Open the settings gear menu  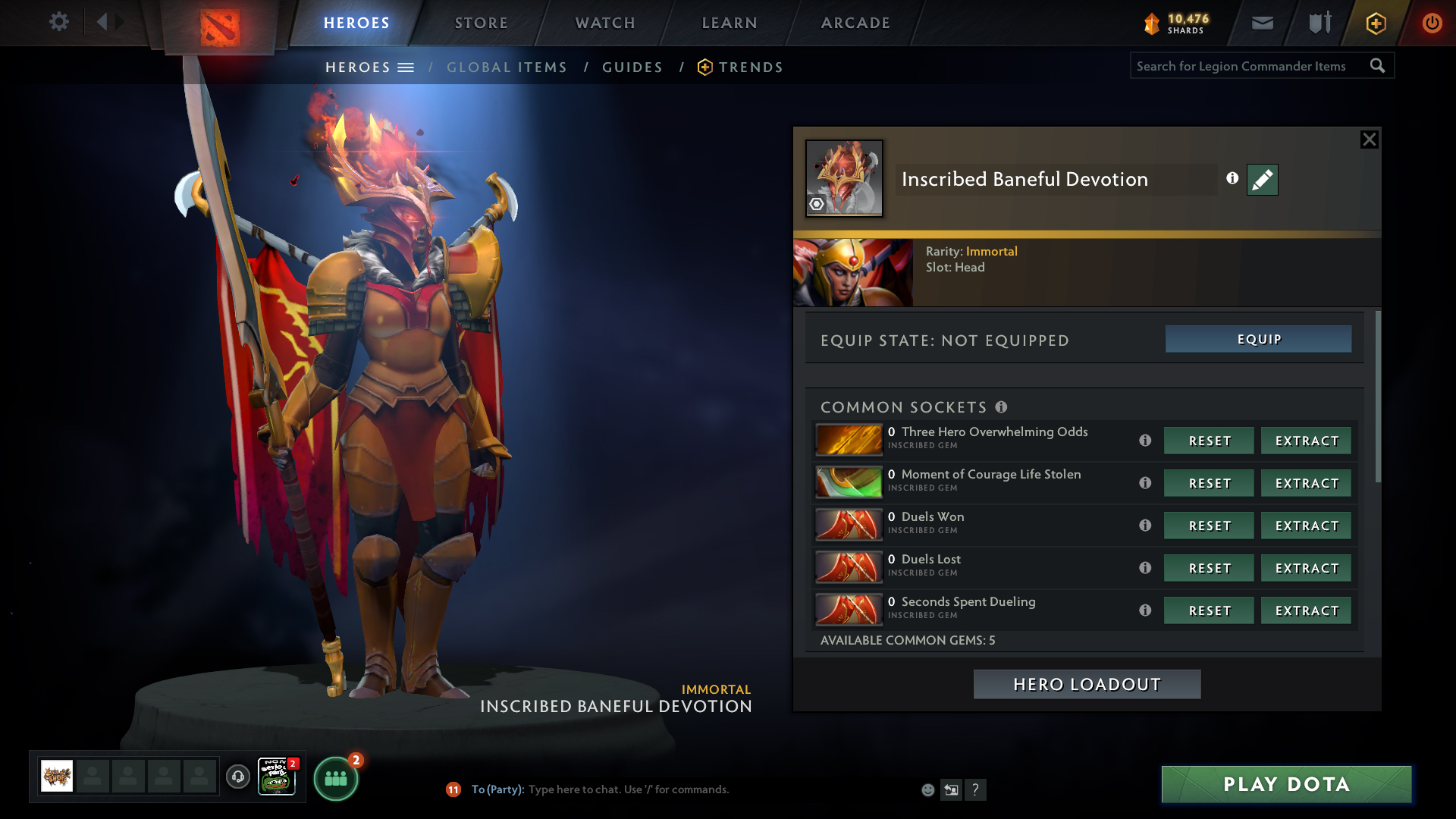pos(59,22)
